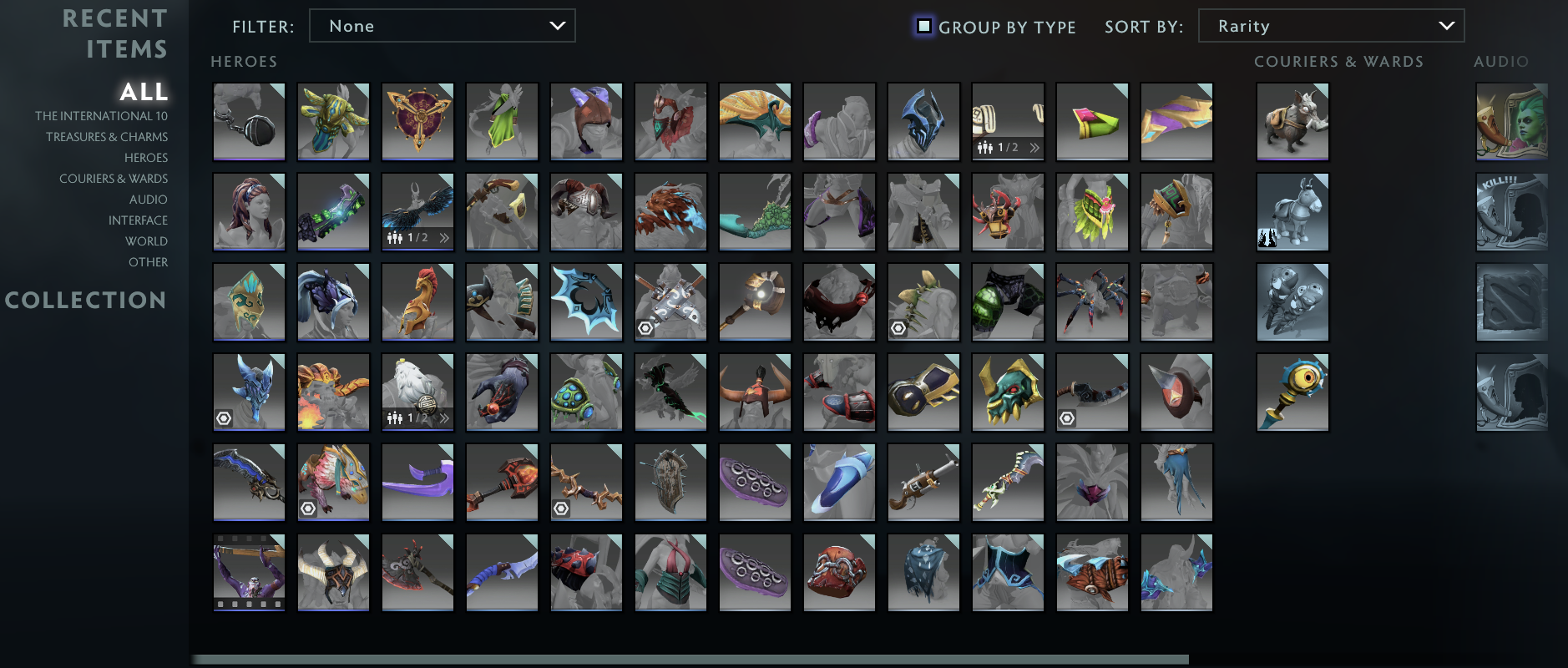Select the HEROES sidebar category
1568x668 pixels.
[x=148, y=158]
